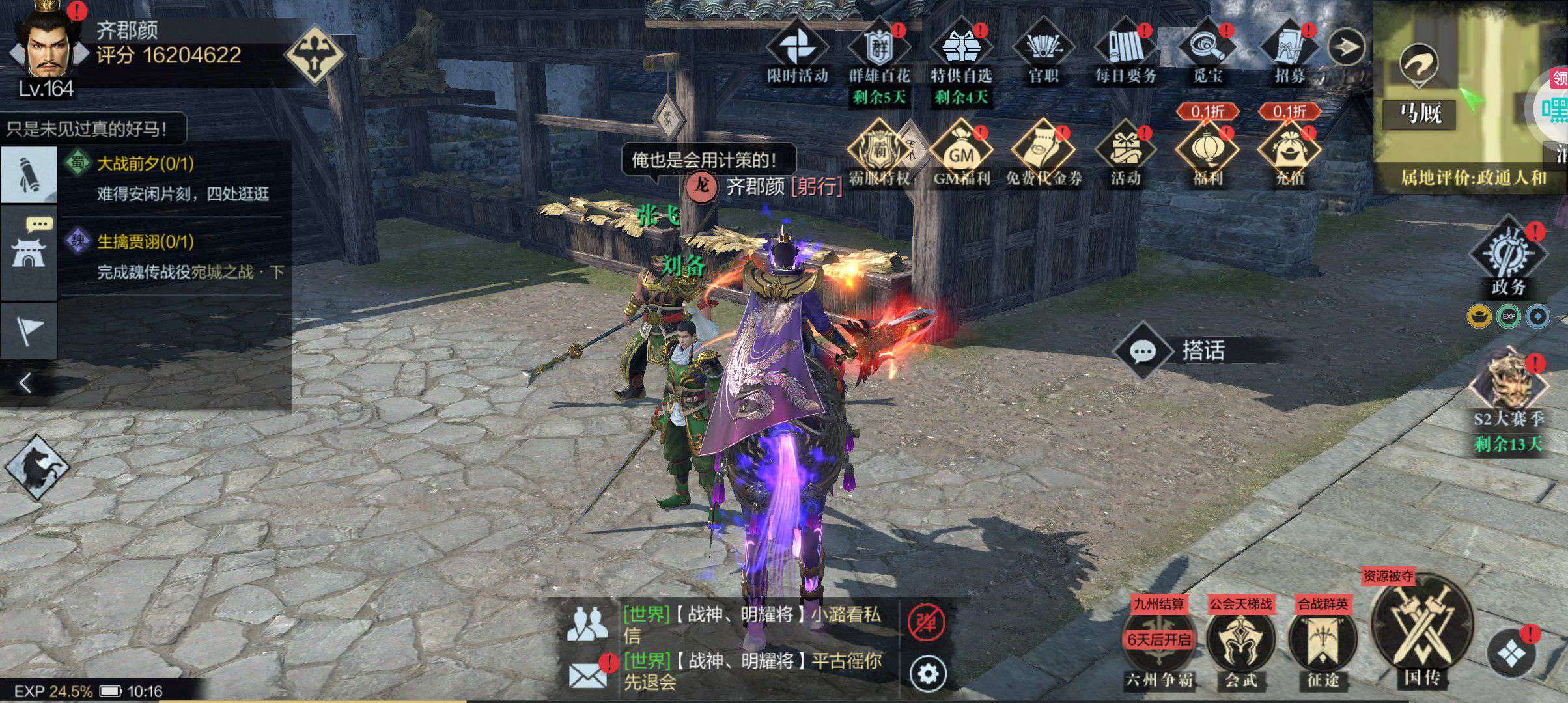This screenshot has height=703, width=1568.
Task: Open chat settings gear icon
Action: tap(927, 674)
